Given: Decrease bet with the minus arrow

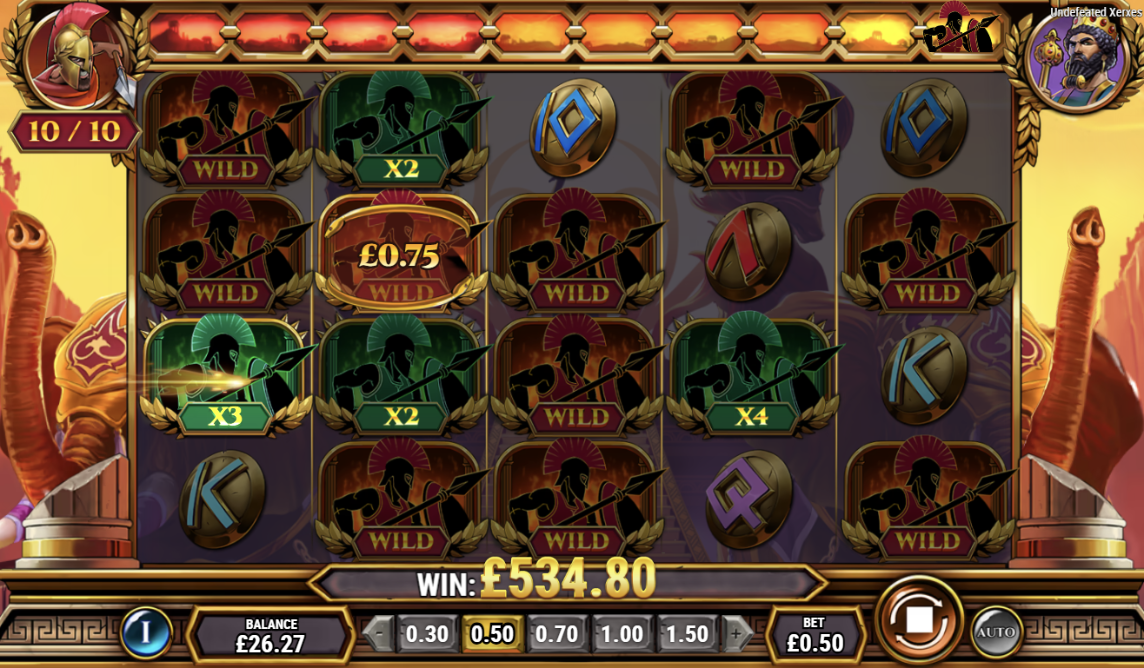Looking at the screenshot, I should 378,634.
